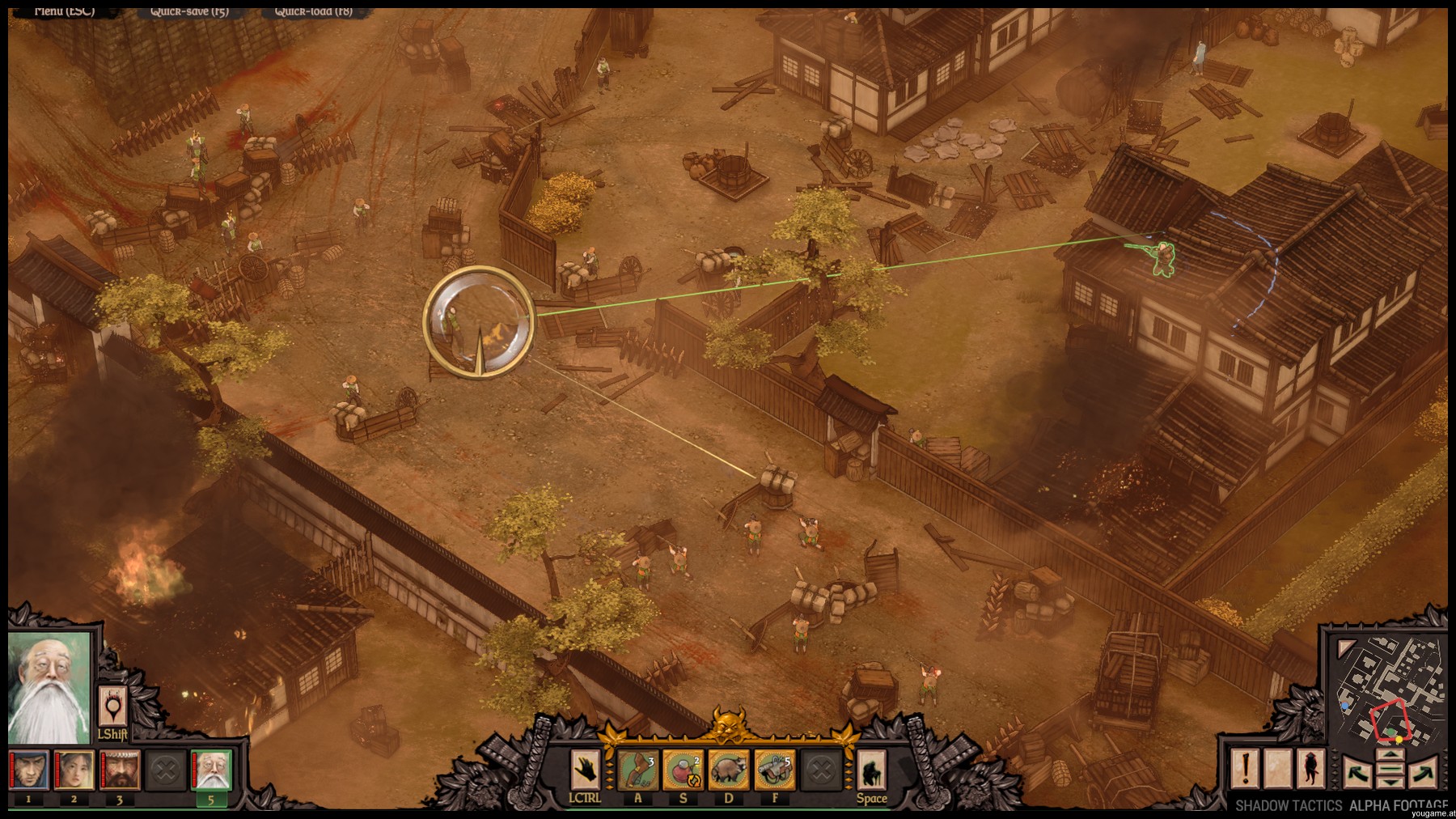The height and width of the screenshot is (819, 1456).
Task: Click on the minimap
Action: click(1387, 691)
